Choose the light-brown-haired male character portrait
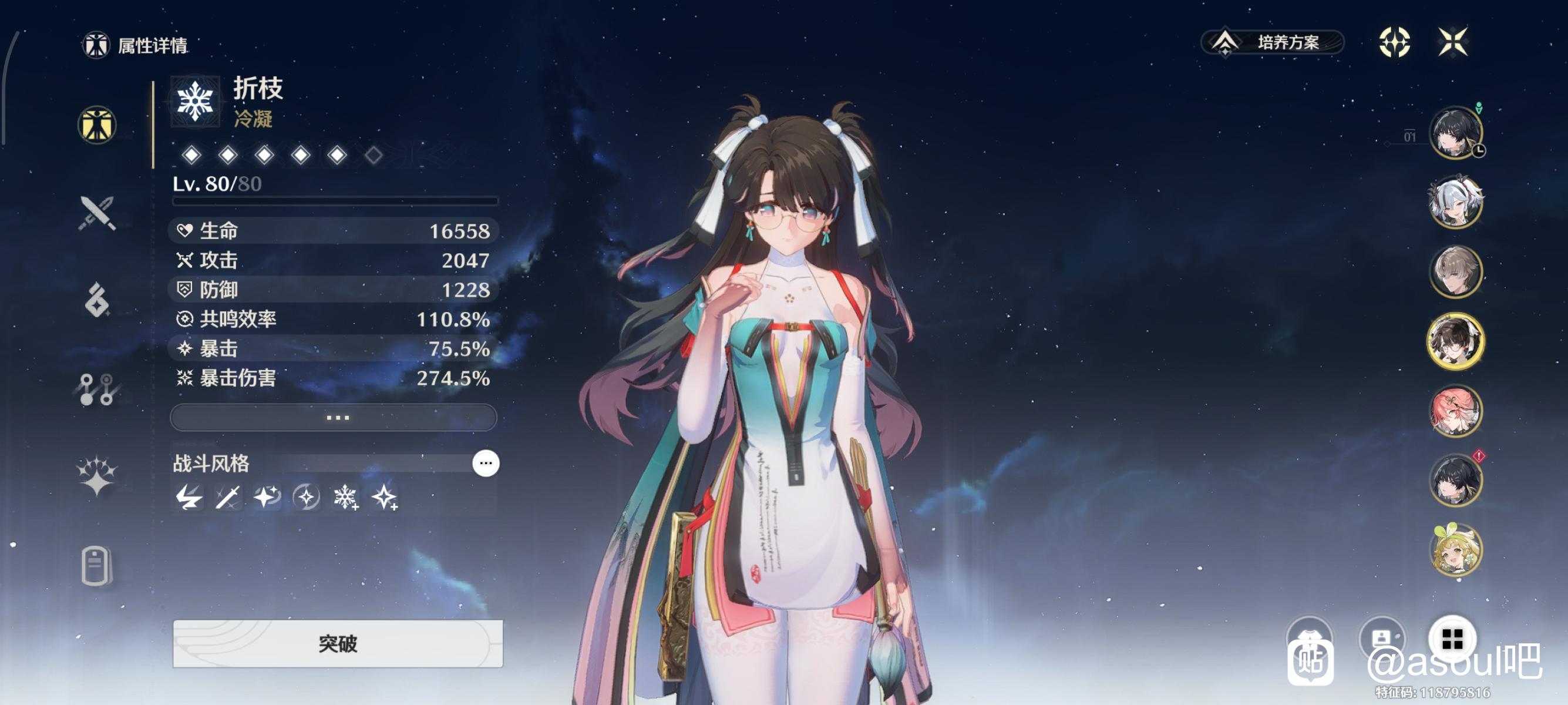This screenshot has width=1568, height=705. tap(1455, 271)
